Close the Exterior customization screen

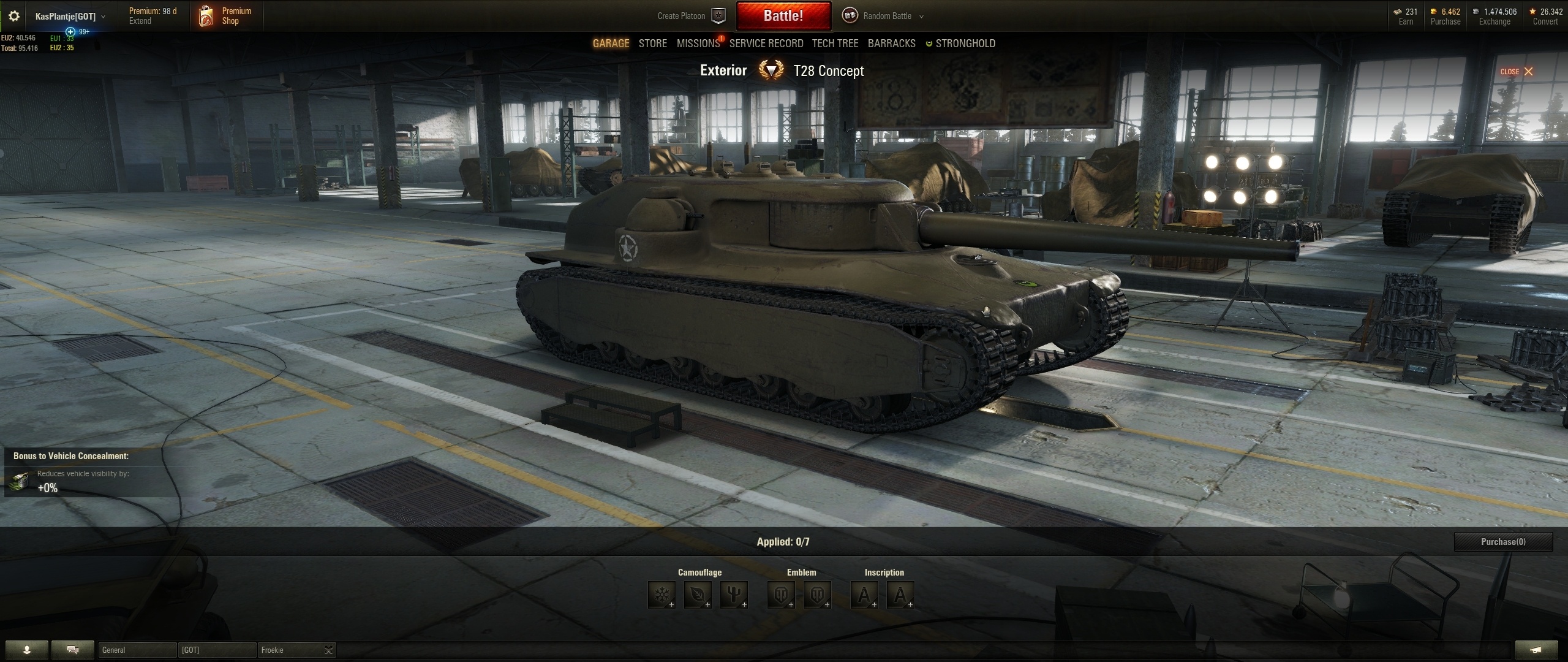(x=1517, y=72)
